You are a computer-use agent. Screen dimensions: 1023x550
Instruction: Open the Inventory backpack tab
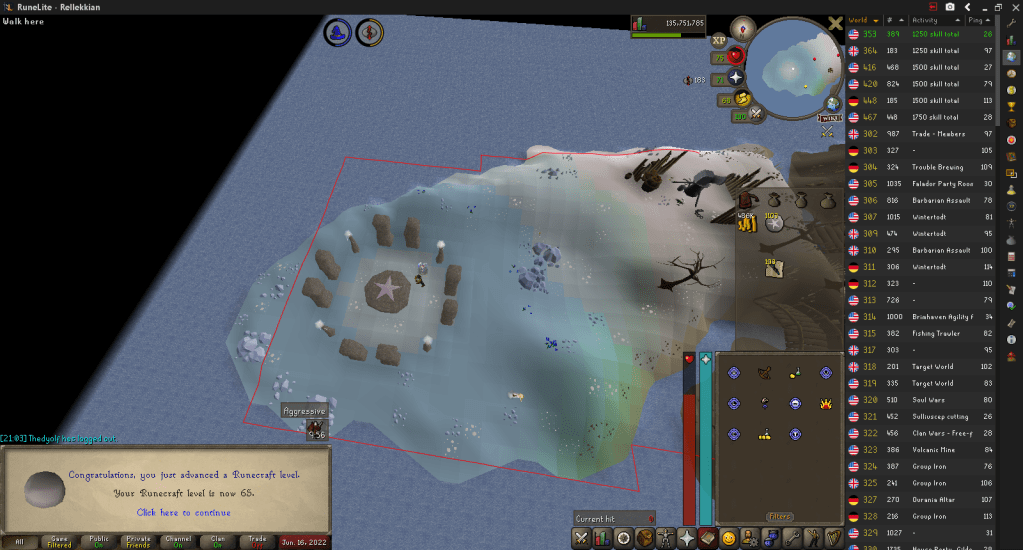click(647, 538)
